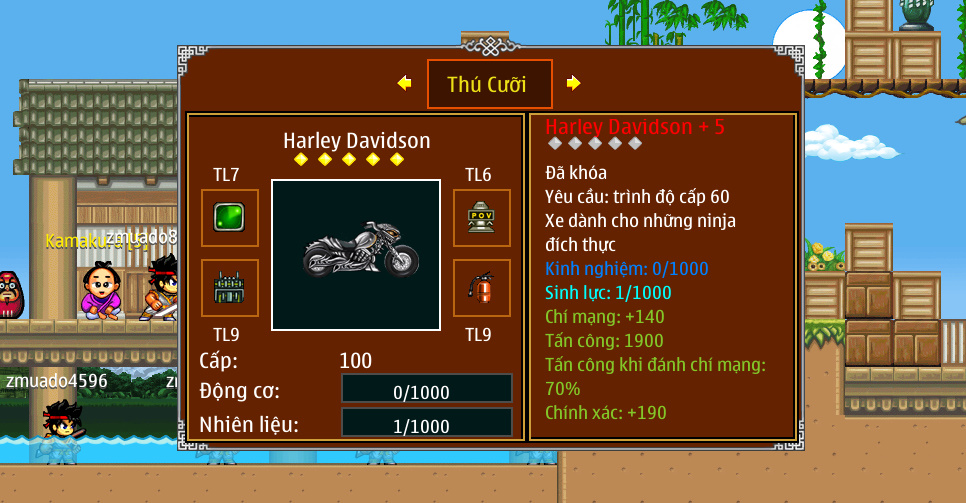This screenshot has height=503, width=966.
Task: Click the Harley Davidson motorcycle preview
Action: [356, 255]
